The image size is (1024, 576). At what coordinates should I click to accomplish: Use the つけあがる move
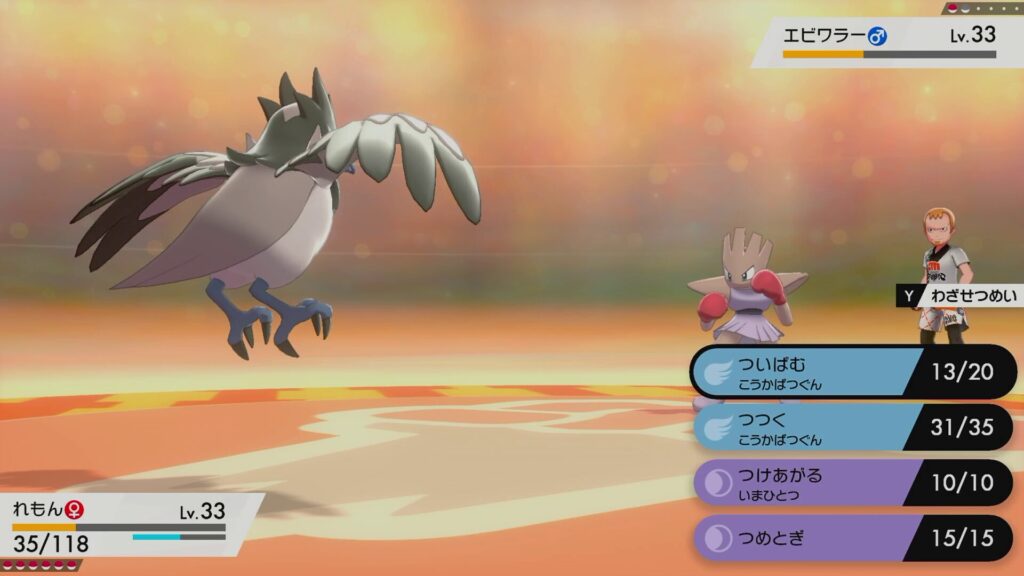tap(850, 483)
